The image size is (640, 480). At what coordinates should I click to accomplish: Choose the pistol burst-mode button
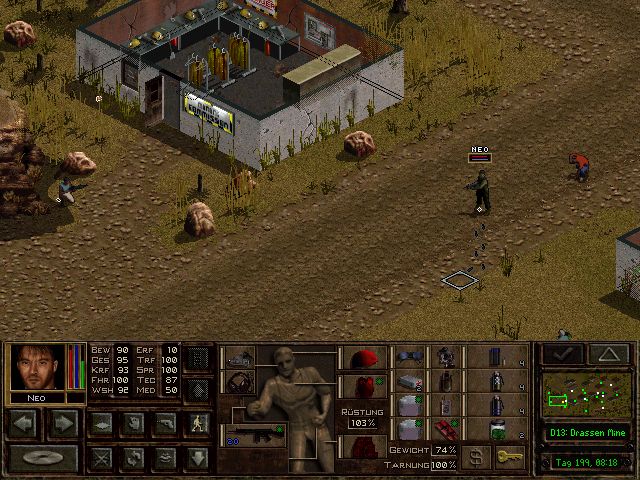coord(165,423)
